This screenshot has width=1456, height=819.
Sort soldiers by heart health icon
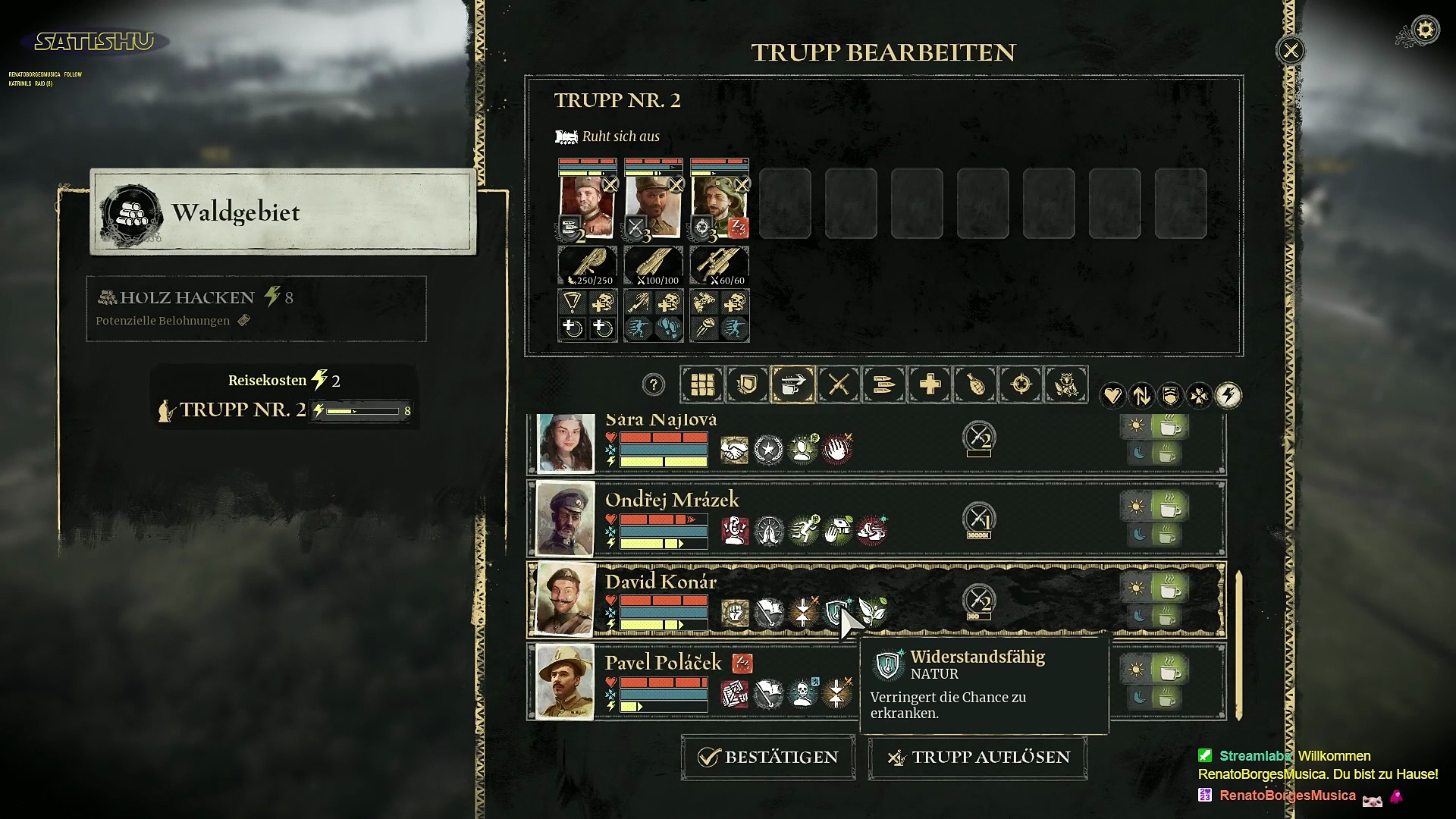(1112, 395)
